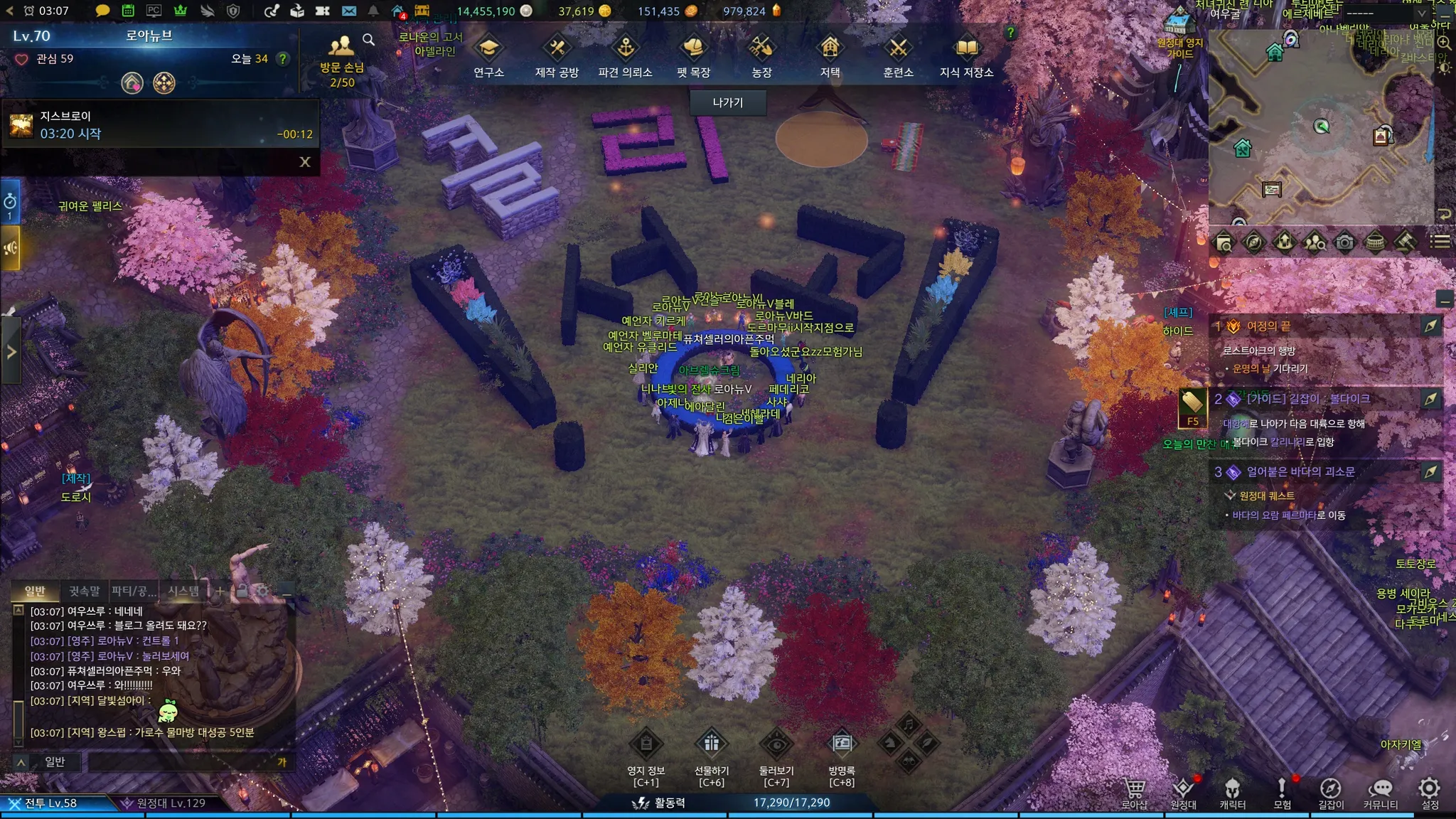Image resolution: width=1456 pixels, height=819 pixels.
Task: Search visitors with the magnifier icon
Action: click(x=368, y=40)
